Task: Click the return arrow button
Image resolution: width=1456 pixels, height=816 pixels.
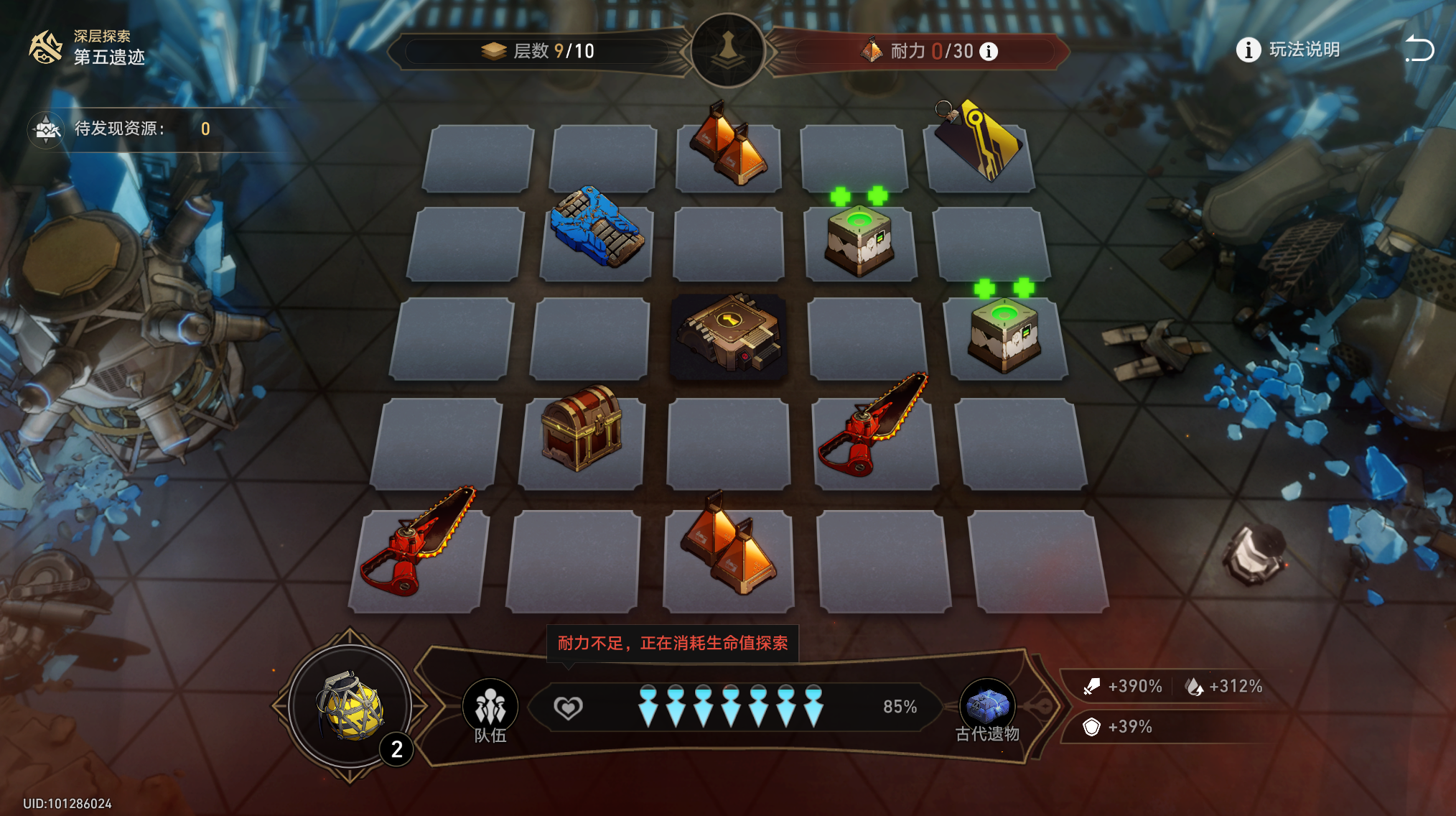Action: 1419,49
